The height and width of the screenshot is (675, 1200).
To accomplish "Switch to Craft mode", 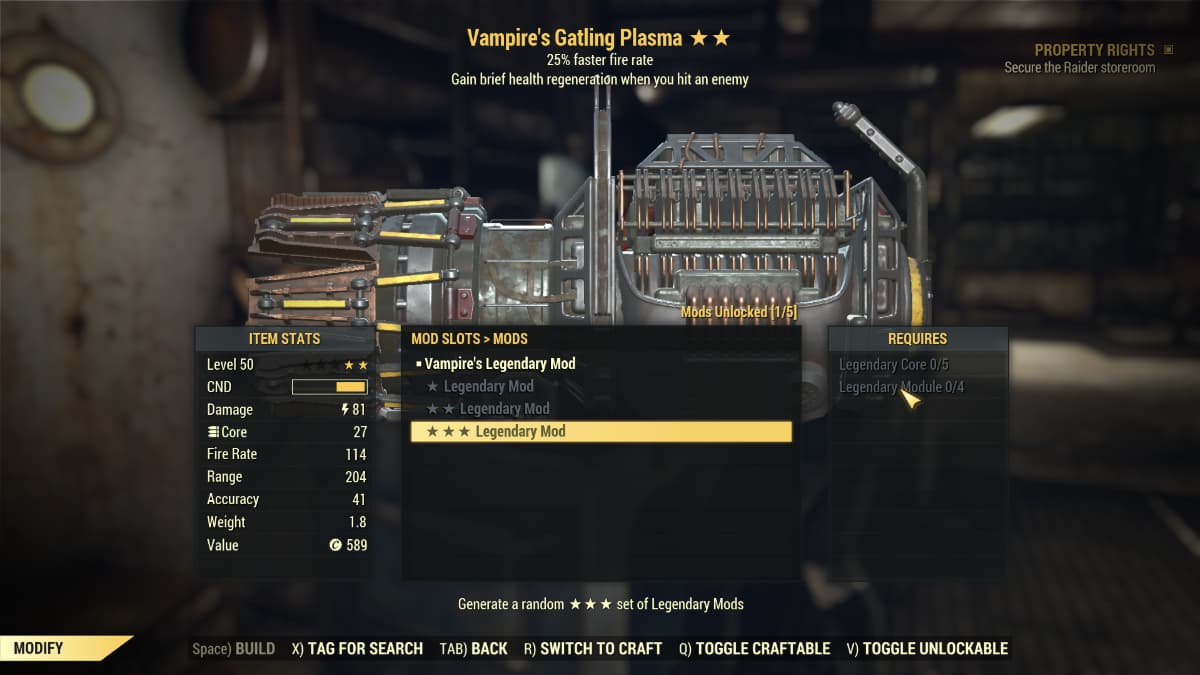I will tap(592, 648).
